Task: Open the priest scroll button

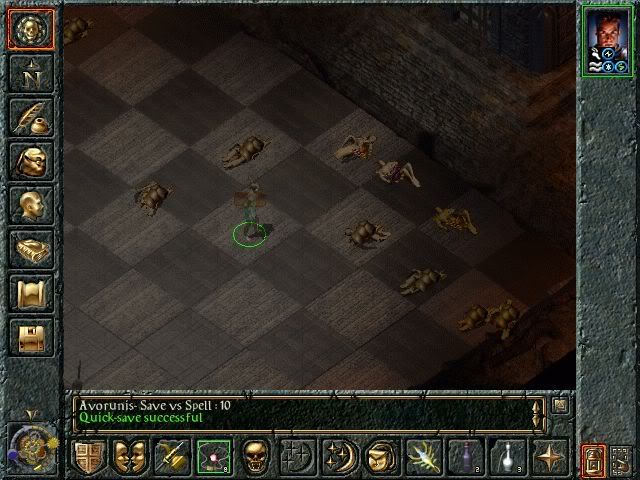Action: [31, 293]
